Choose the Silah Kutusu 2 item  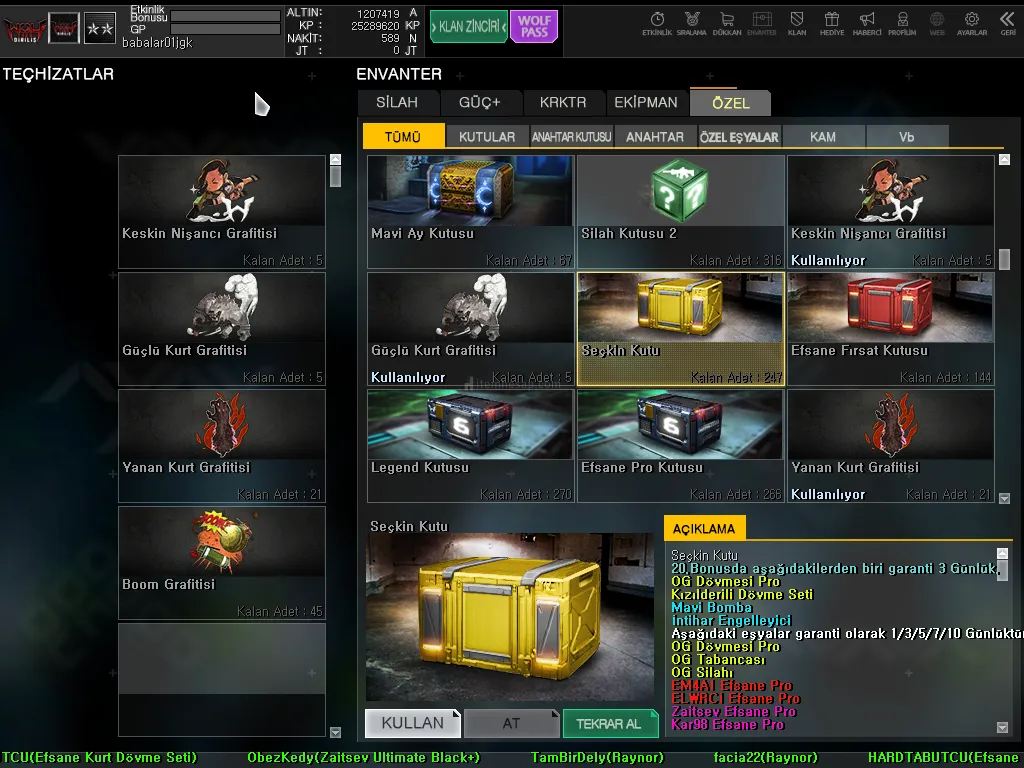(x=680, y=212)
